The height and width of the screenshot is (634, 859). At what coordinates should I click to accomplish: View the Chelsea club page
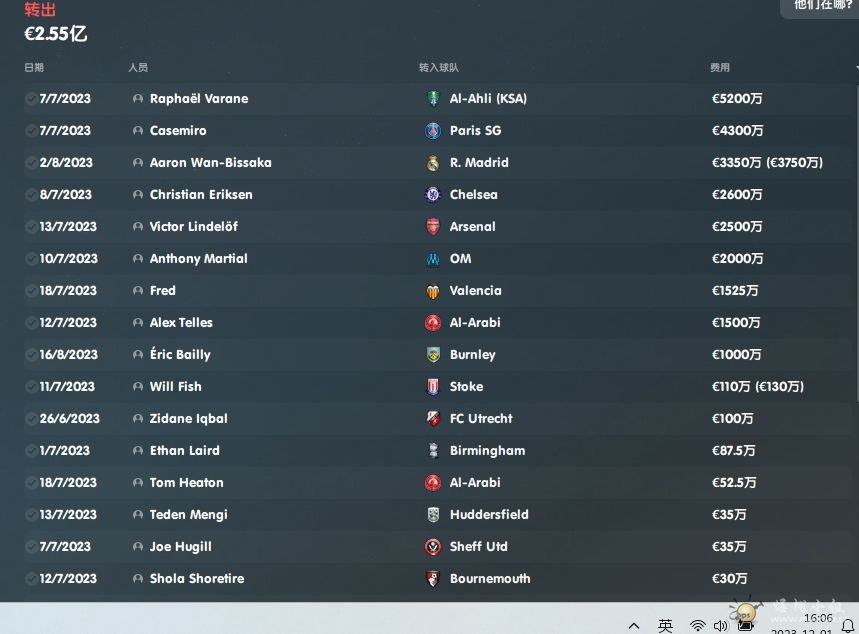[x=473, y=195]
